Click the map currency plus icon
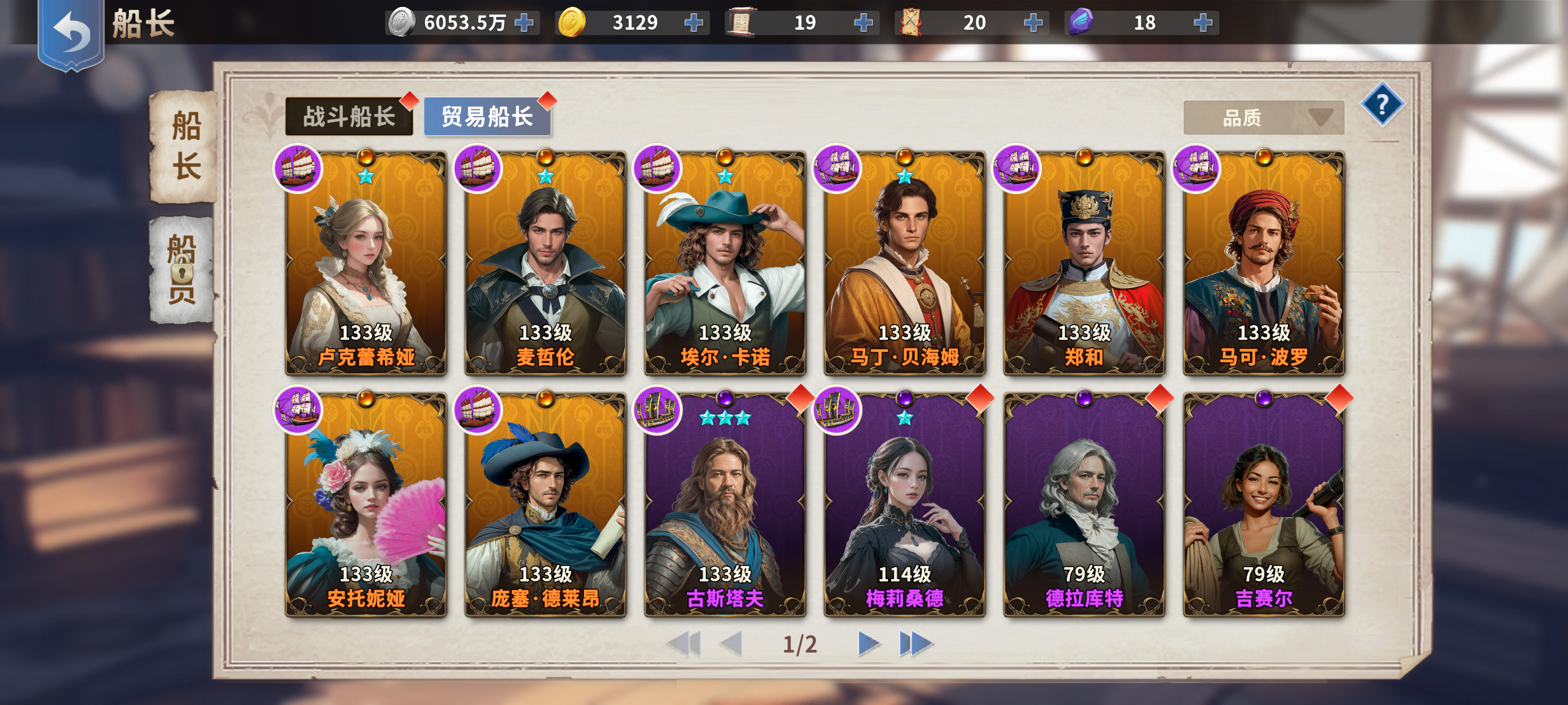The height and width of the screenshot is (705, 1568). pos(1033,23)
